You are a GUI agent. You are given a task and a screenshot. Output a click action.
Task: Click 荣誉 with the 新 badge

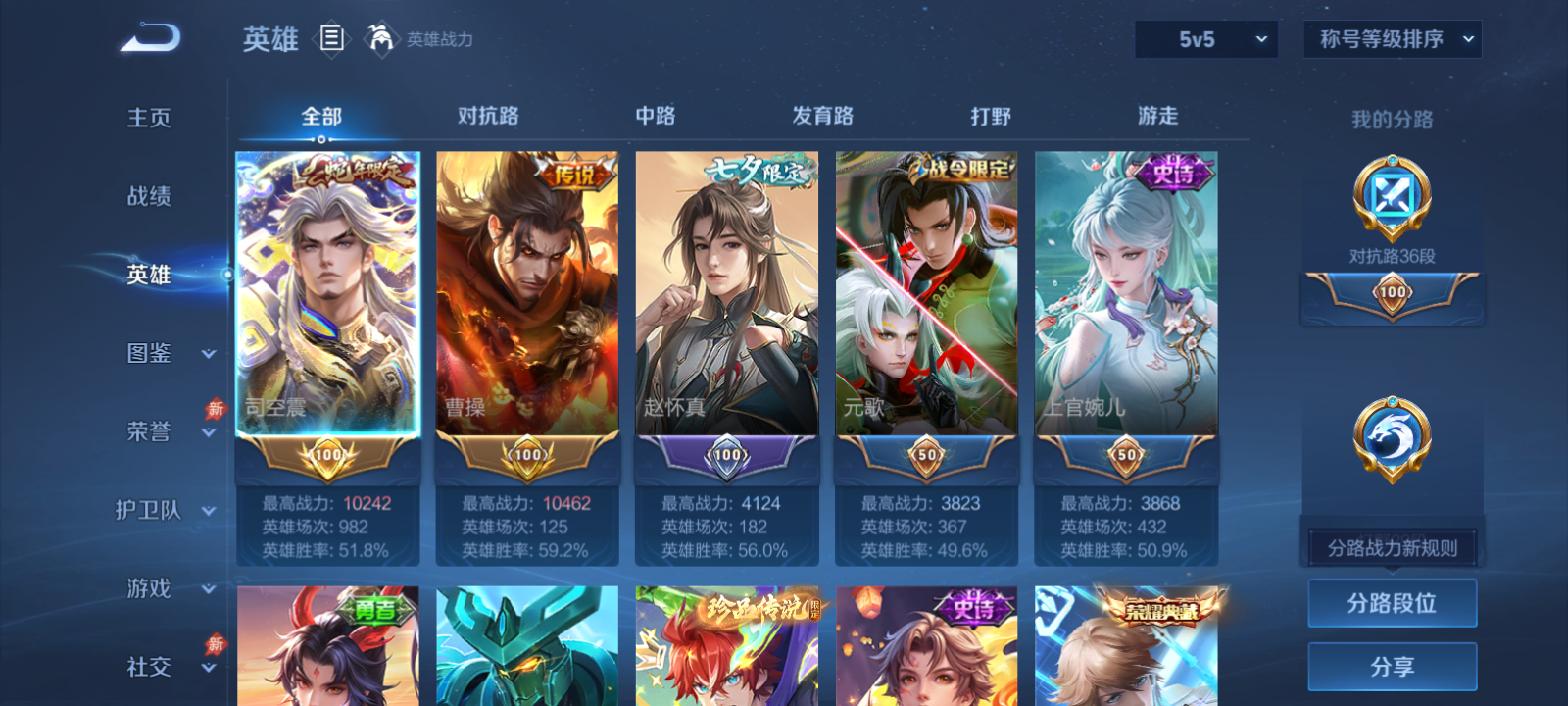[x=147, y=431]
